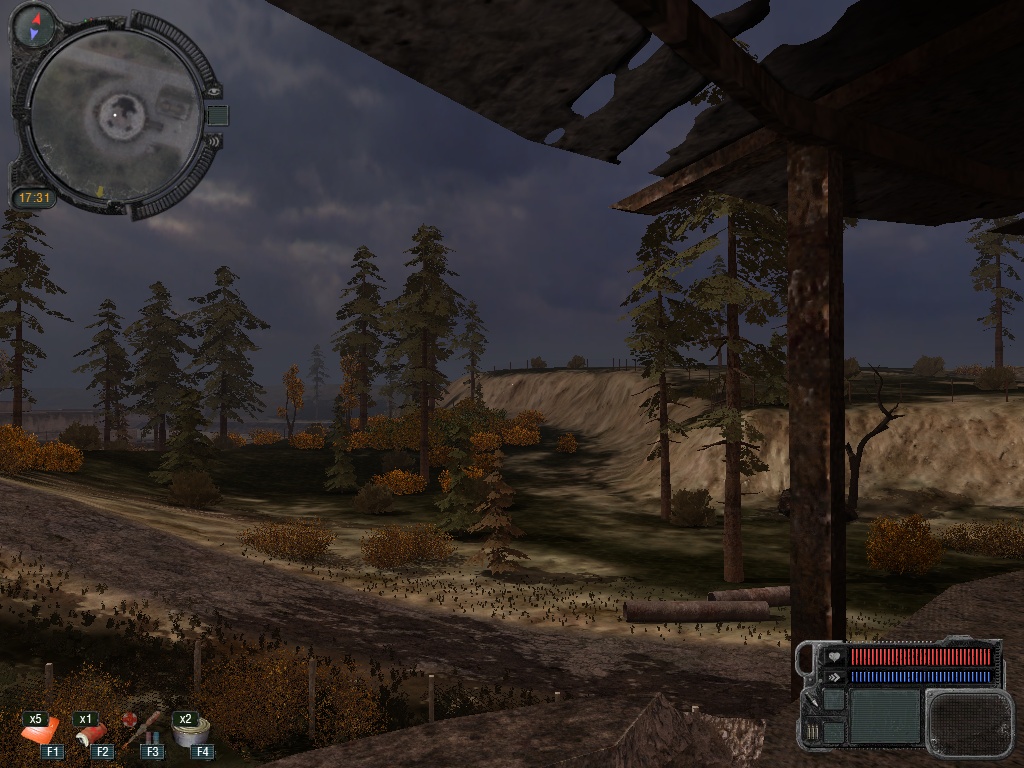
Task: Click the circular minimap
Action: coord(113,113)
